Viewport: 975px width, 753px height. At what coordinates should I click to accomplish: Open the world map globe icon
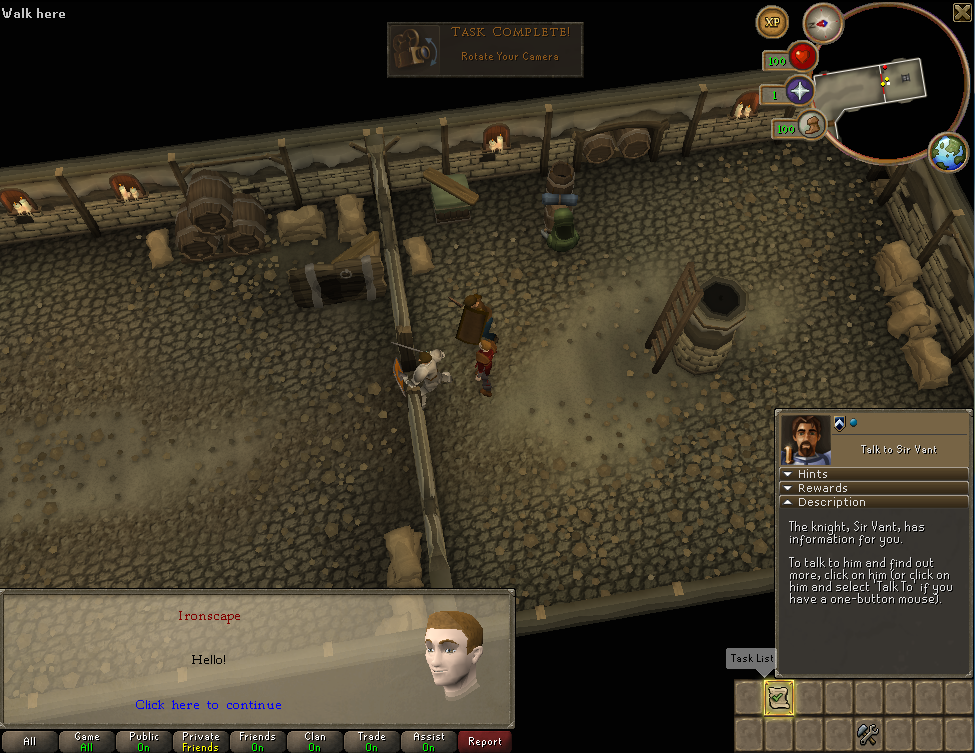(948, 152)
